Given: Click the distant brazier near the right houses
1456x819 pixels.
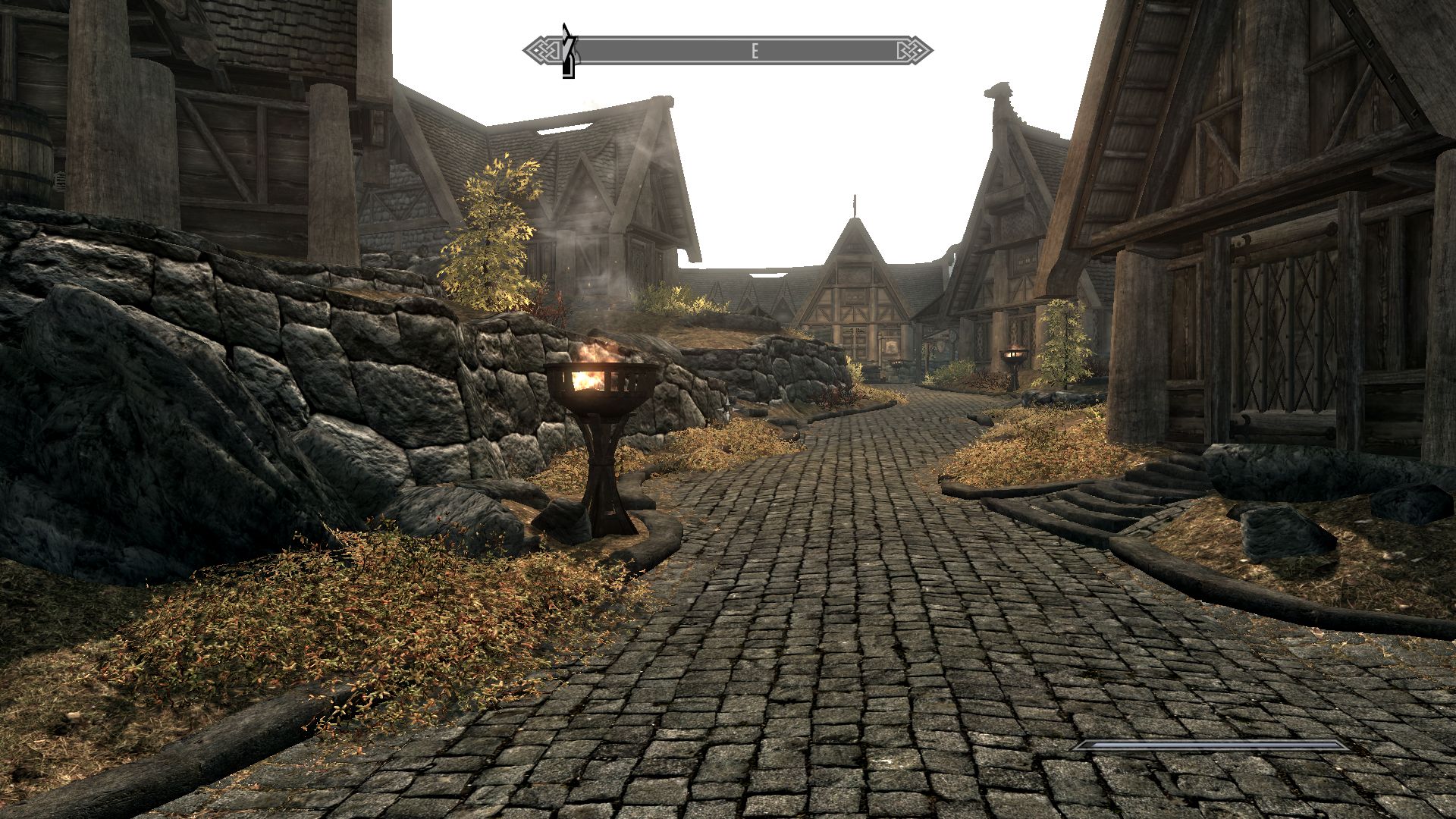Looking at the screenshot, I should [1014, 356].
